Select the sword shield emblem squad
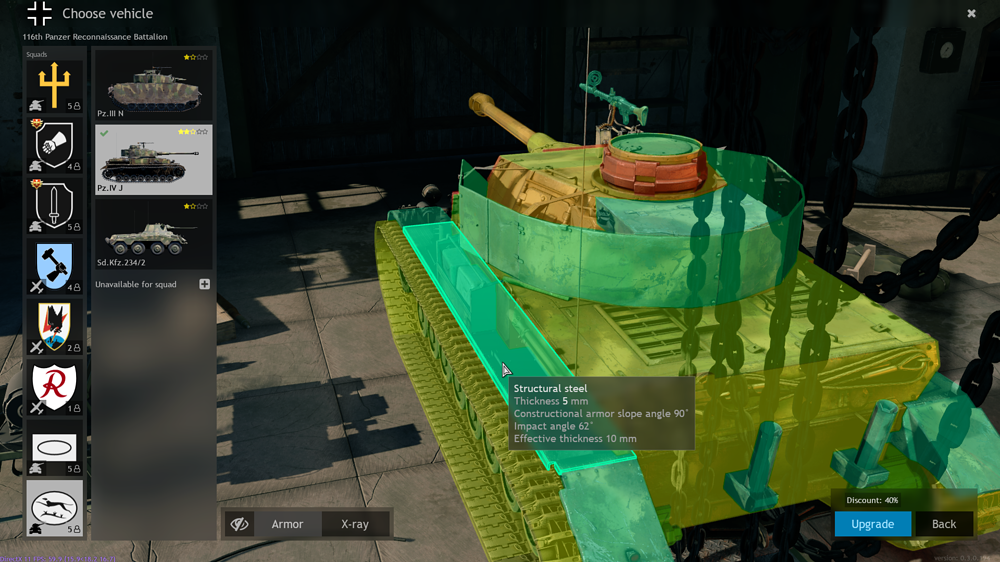This screenshot has width=1000, height=562. pos(54,206)
